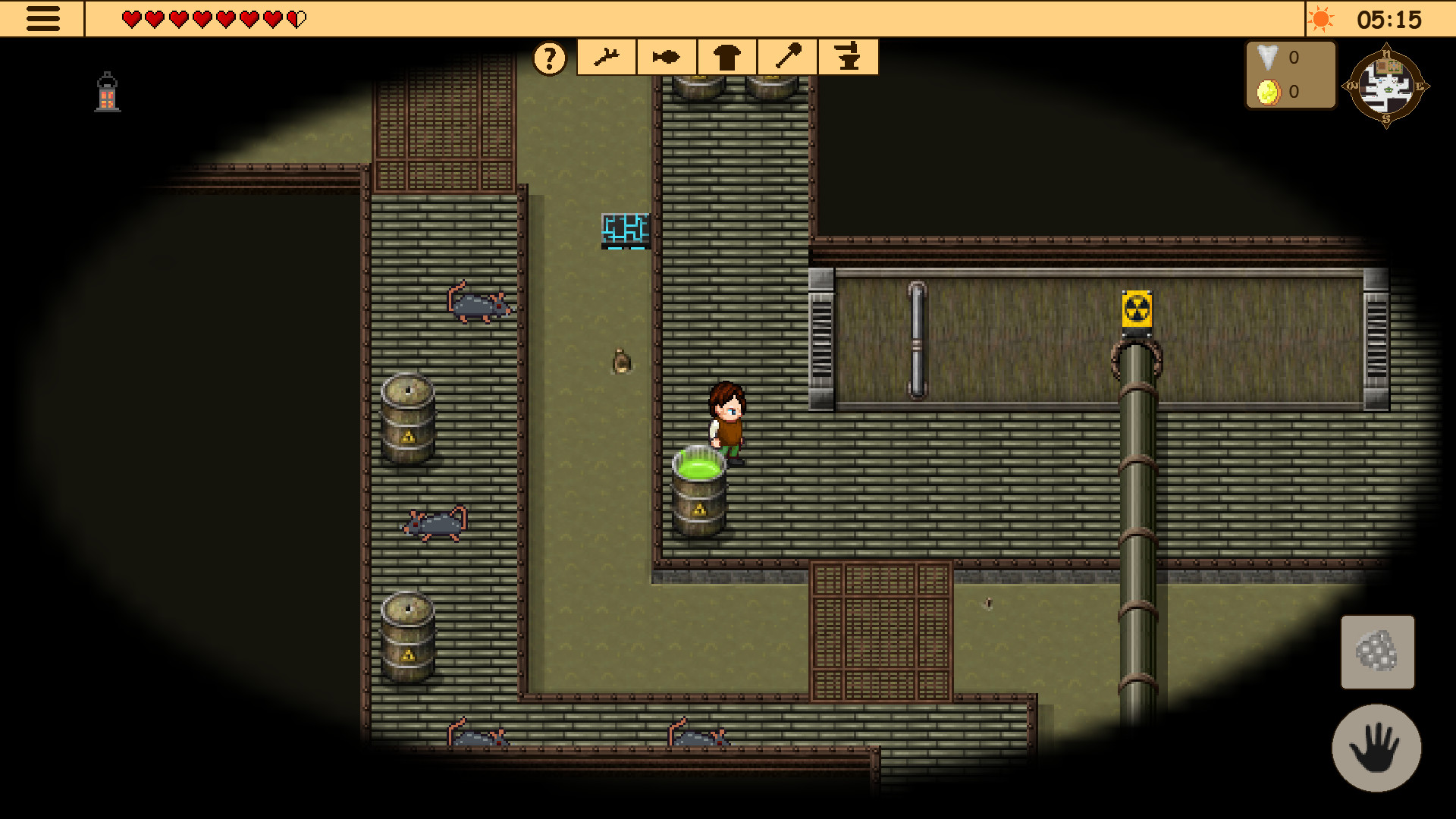
Task: Select the shovel tool icon
Action: 787,57
